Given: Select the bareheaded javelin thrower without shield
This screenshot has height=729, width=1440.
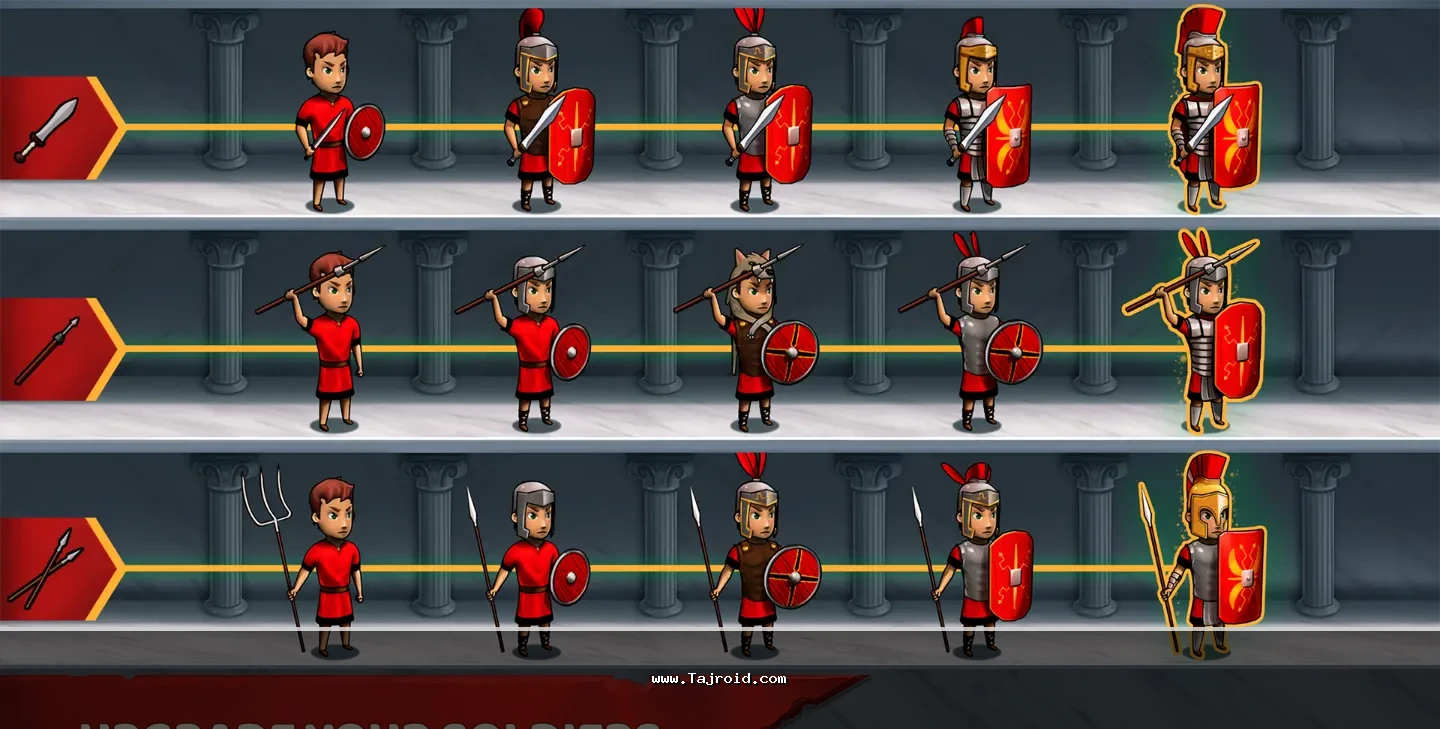Looking at the screenshot, I should point(330,345).
